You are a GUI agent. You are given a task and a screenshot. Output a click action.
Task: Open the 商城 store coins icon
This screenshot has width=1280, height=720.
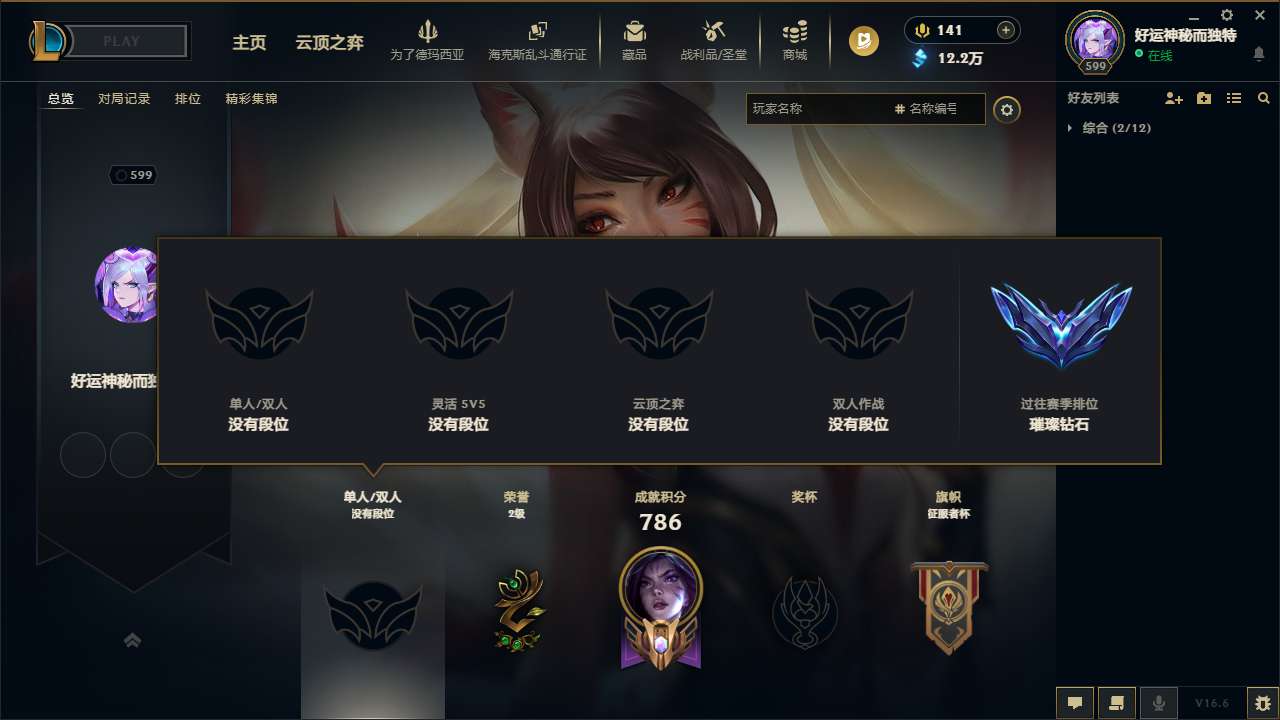click(x=795, y=32)
